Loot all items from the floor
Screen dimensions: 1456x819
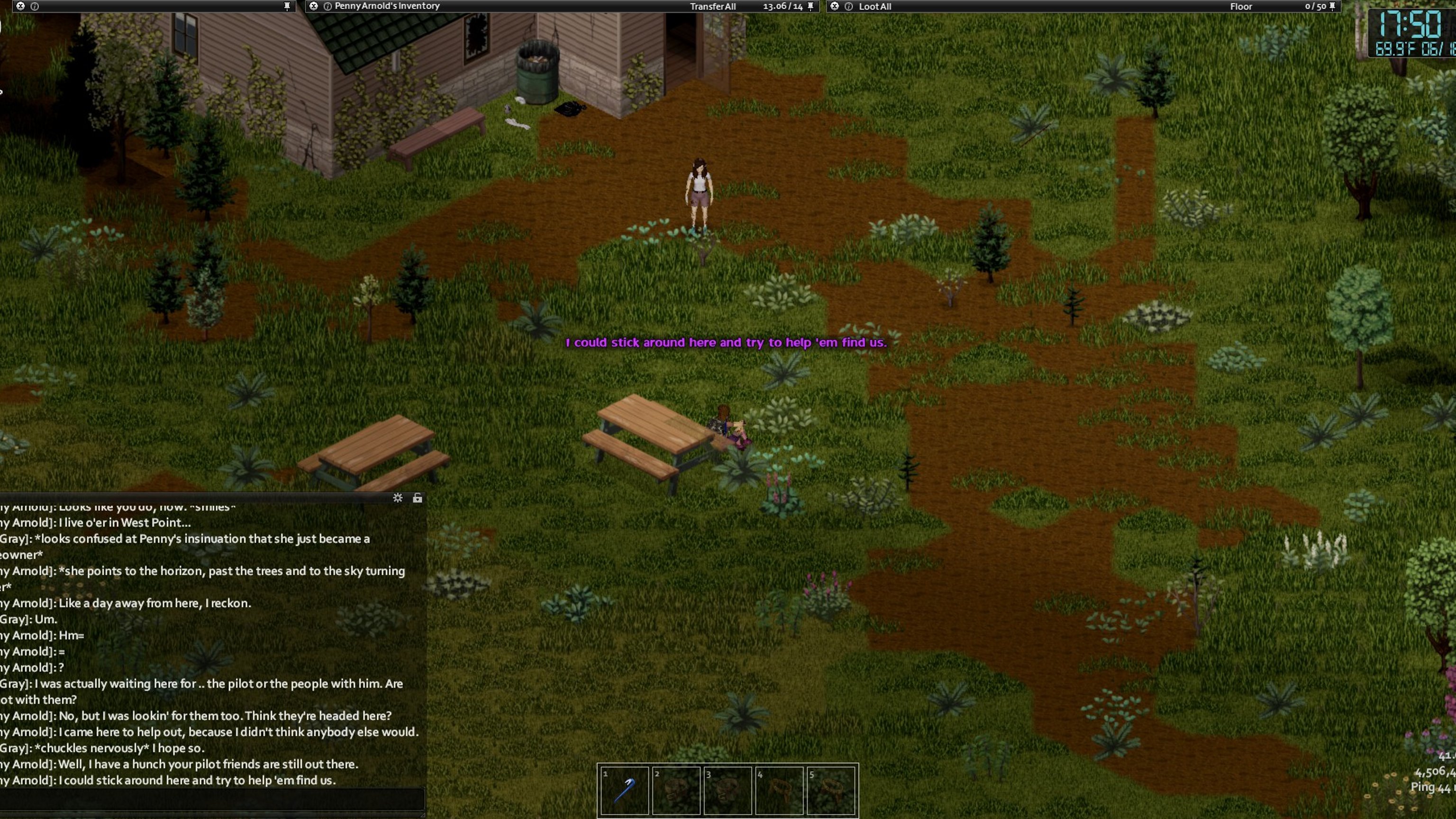pyautogui.click(x=874, y=6)
